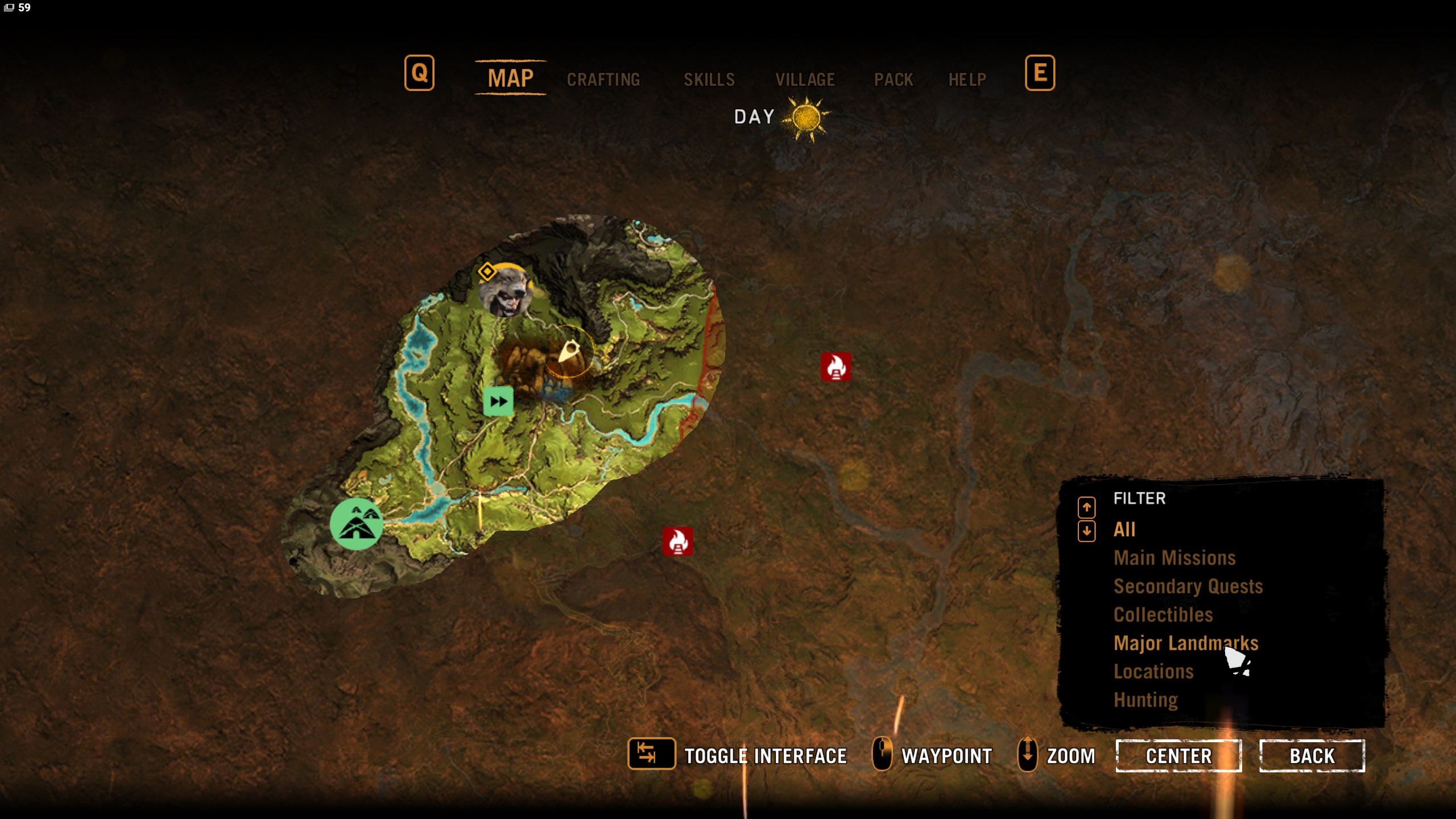The width and height of the screenshot is (1456, 819).
Task: Click the Back button
Action: tap(1312, 756)
